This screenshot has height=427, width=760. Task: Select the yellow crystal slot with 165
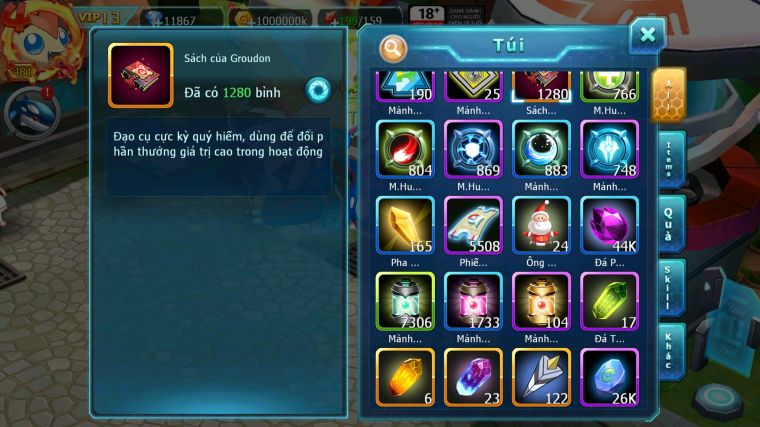(405, 225)
